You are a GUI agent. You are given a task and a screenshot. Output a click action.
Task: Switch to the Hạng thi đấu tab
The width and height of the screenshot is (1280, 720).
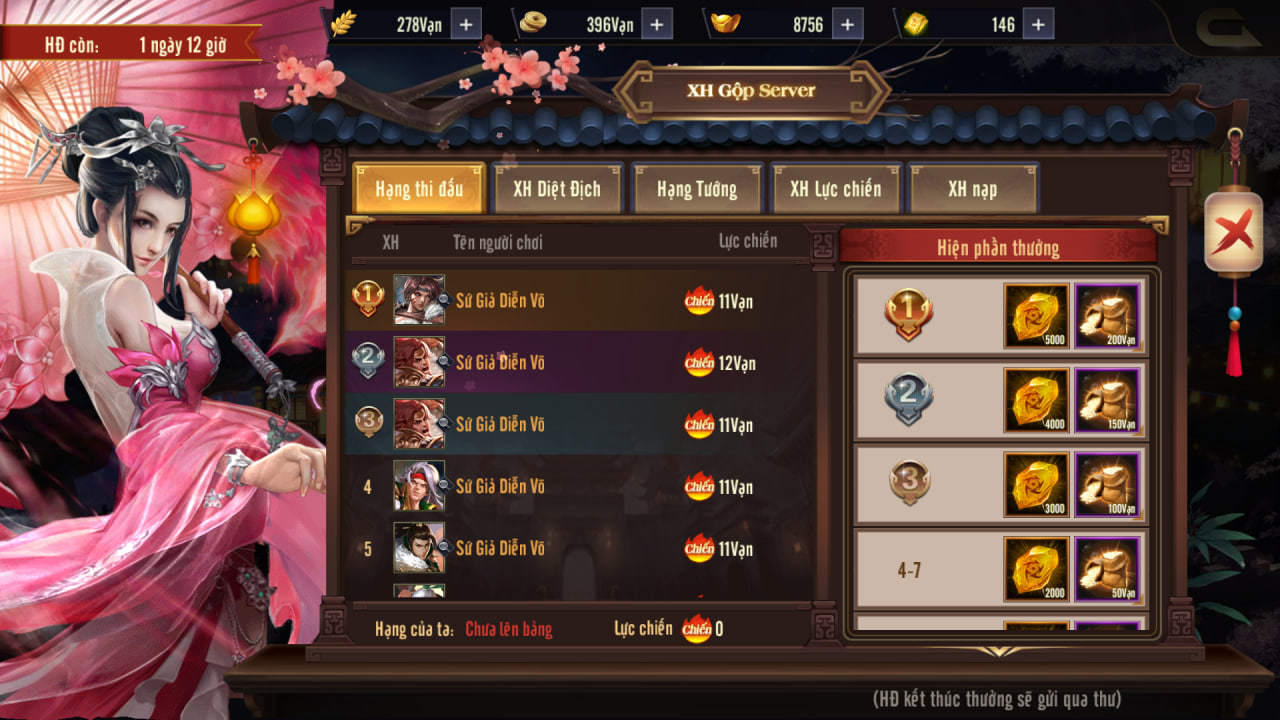419,189
